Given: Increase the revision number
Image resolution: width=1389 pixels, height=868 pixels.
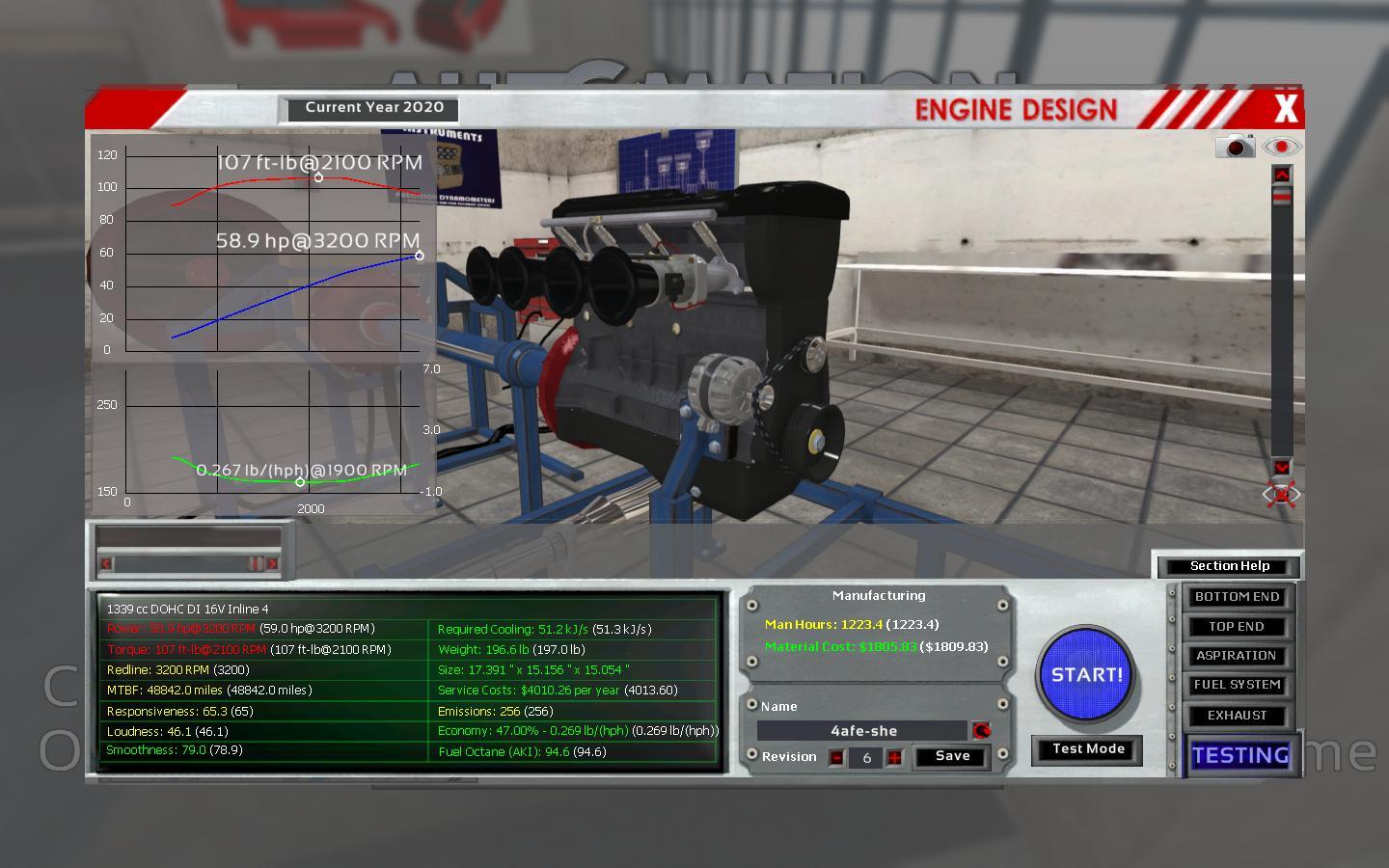Looking at the screenshot, I should click(895, 758).
